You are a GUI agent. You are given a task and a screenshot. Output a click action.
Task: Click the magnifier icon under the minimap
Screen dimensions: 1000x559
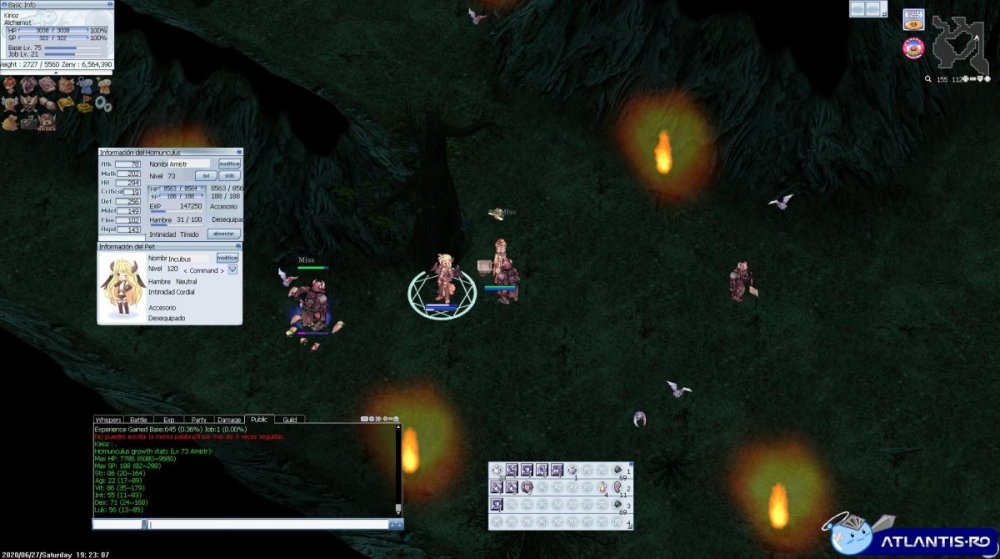pos(928,79)
